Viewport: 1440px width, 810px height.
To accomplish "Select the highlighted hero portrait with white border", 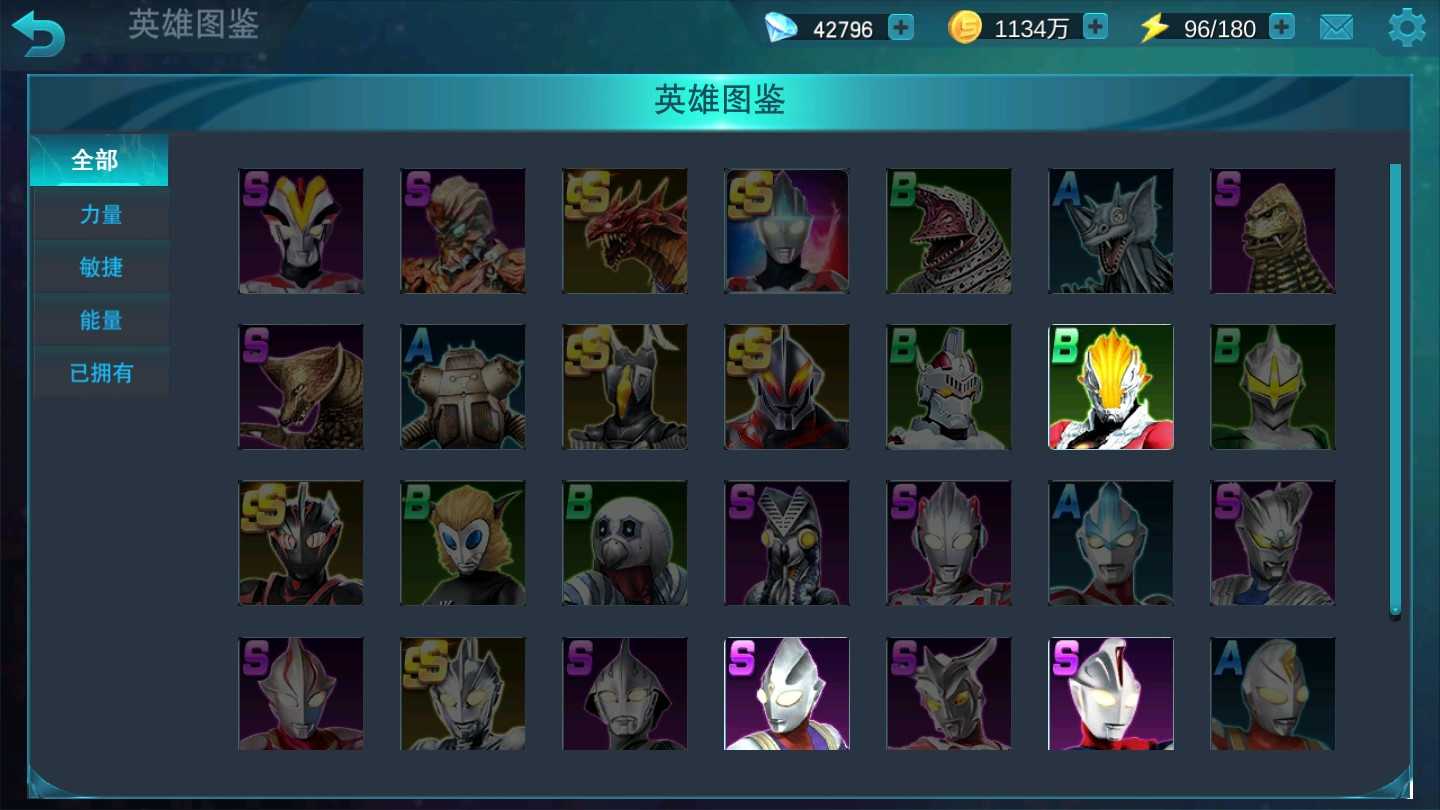I will point(1111,386).
